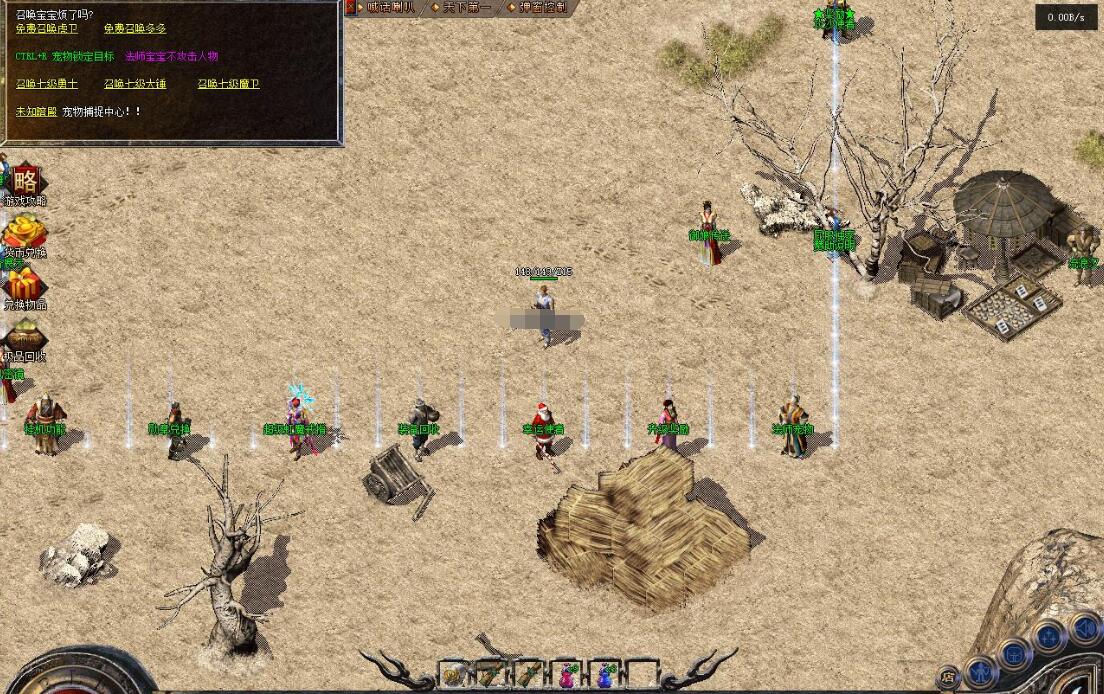Click the 免费召唤虎卫 link
Viewport: 1104px width, 694px height.
(x=46, y=29)
